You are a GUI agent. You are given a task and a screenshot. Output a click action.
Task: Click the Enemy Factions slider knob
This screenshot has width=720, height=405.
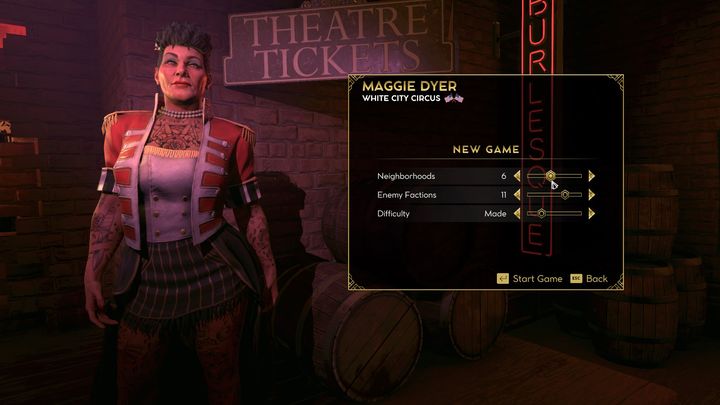click(565, 195)
